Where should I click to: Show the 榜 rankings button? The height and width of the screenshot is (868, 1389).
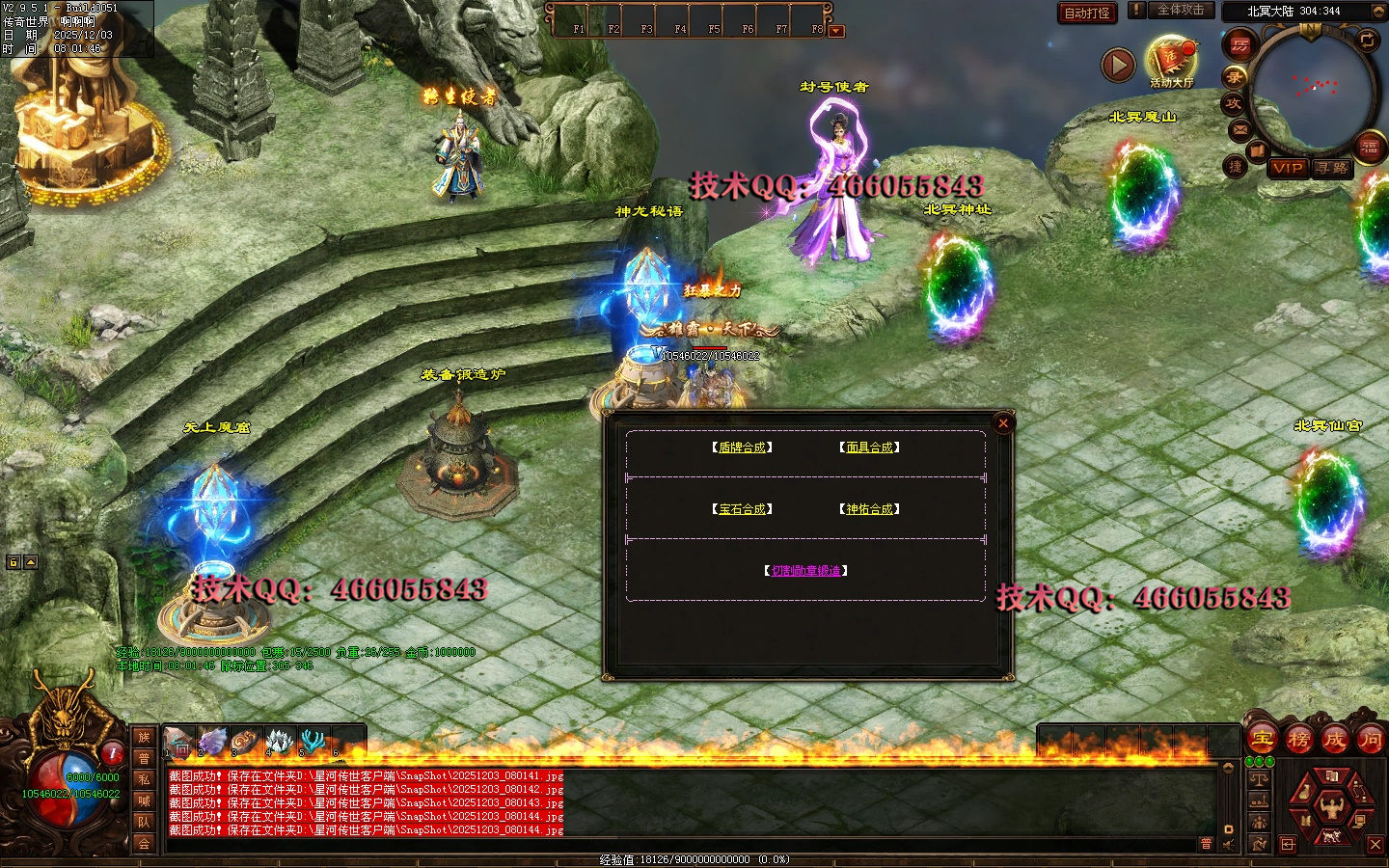[1298, 740]
